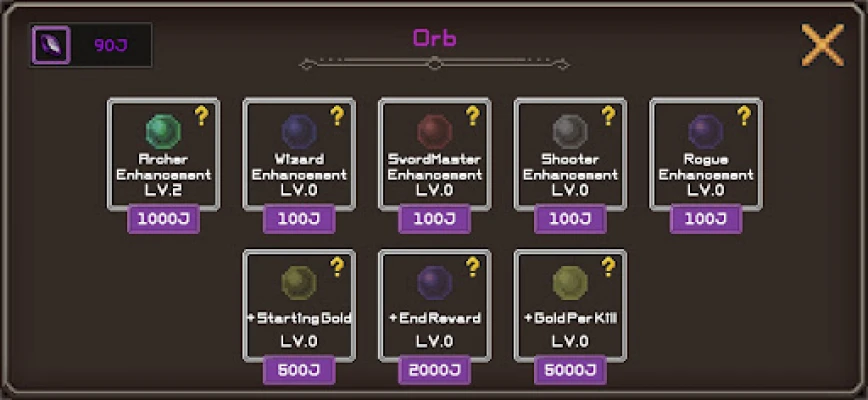The image size is (868, 400).
Task: Select the Shooter Enhancement orb
Action: [570, 132]
